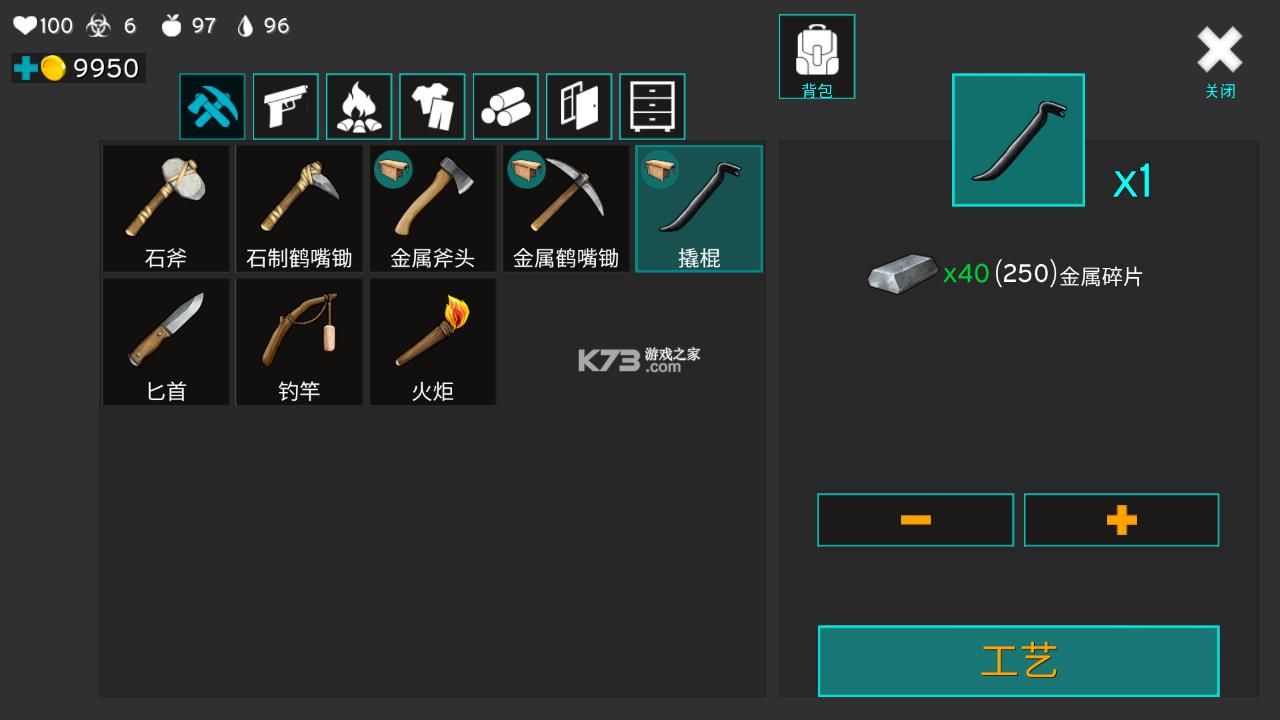The width and height of the screenshot is (1280, 720).
Task: Open the door crafting category
Action: pos(578,106)
